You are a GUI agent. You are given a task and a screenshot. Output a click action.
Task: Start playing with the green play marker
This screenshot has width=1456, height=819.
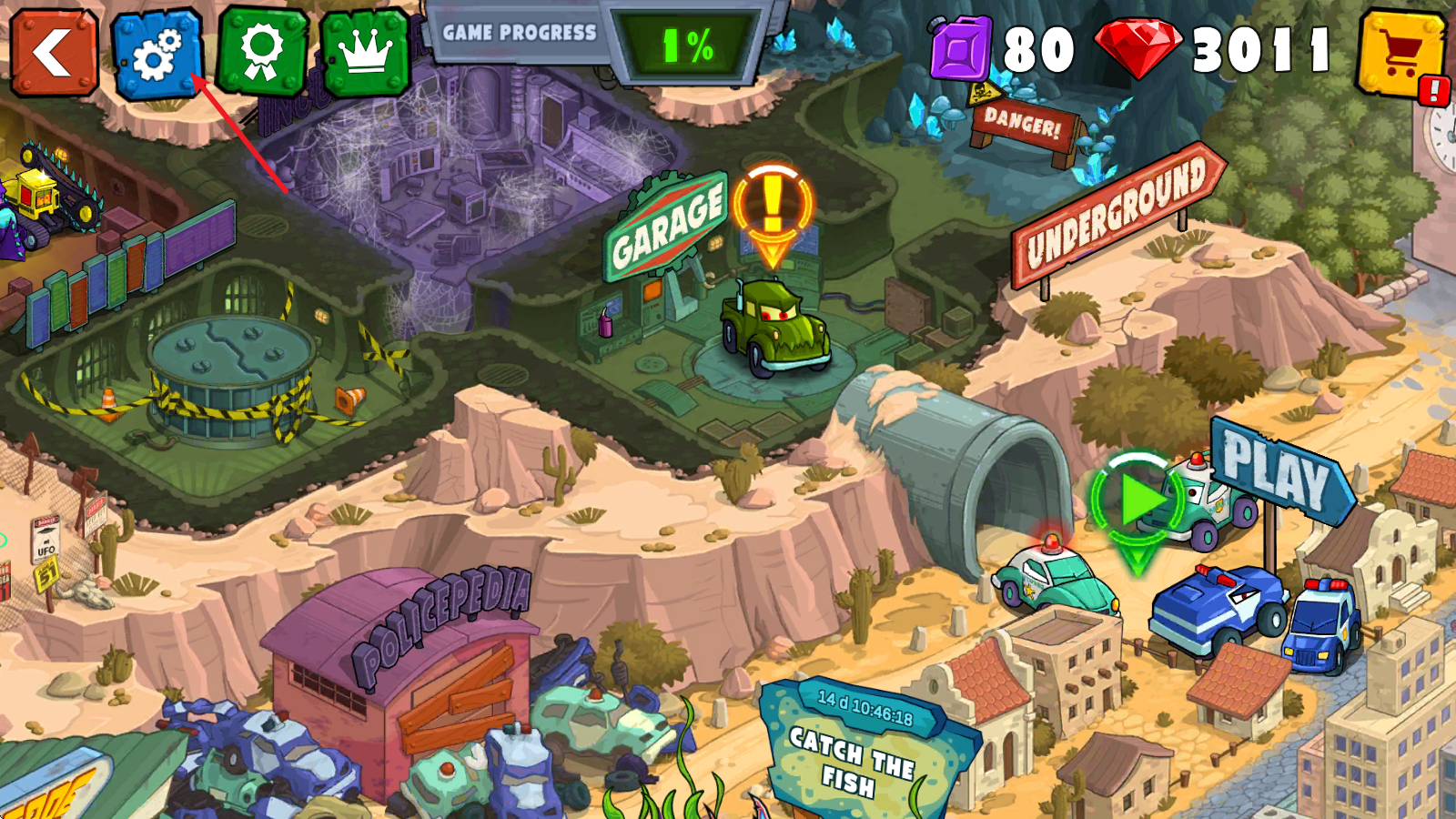[1137, 503]
